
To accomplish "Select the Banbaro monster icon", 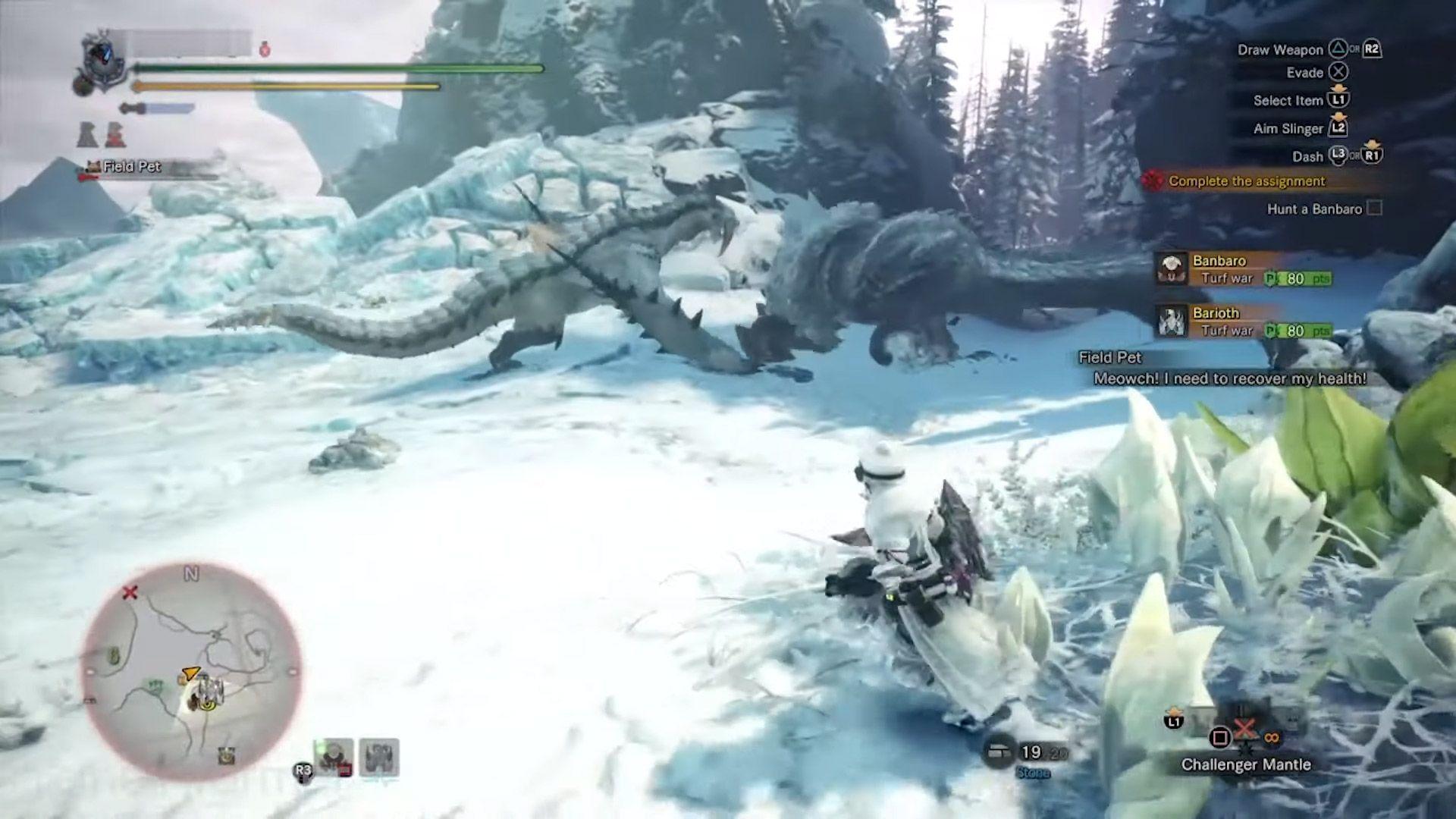I will pyautogui.click(x=1173, y=270).
